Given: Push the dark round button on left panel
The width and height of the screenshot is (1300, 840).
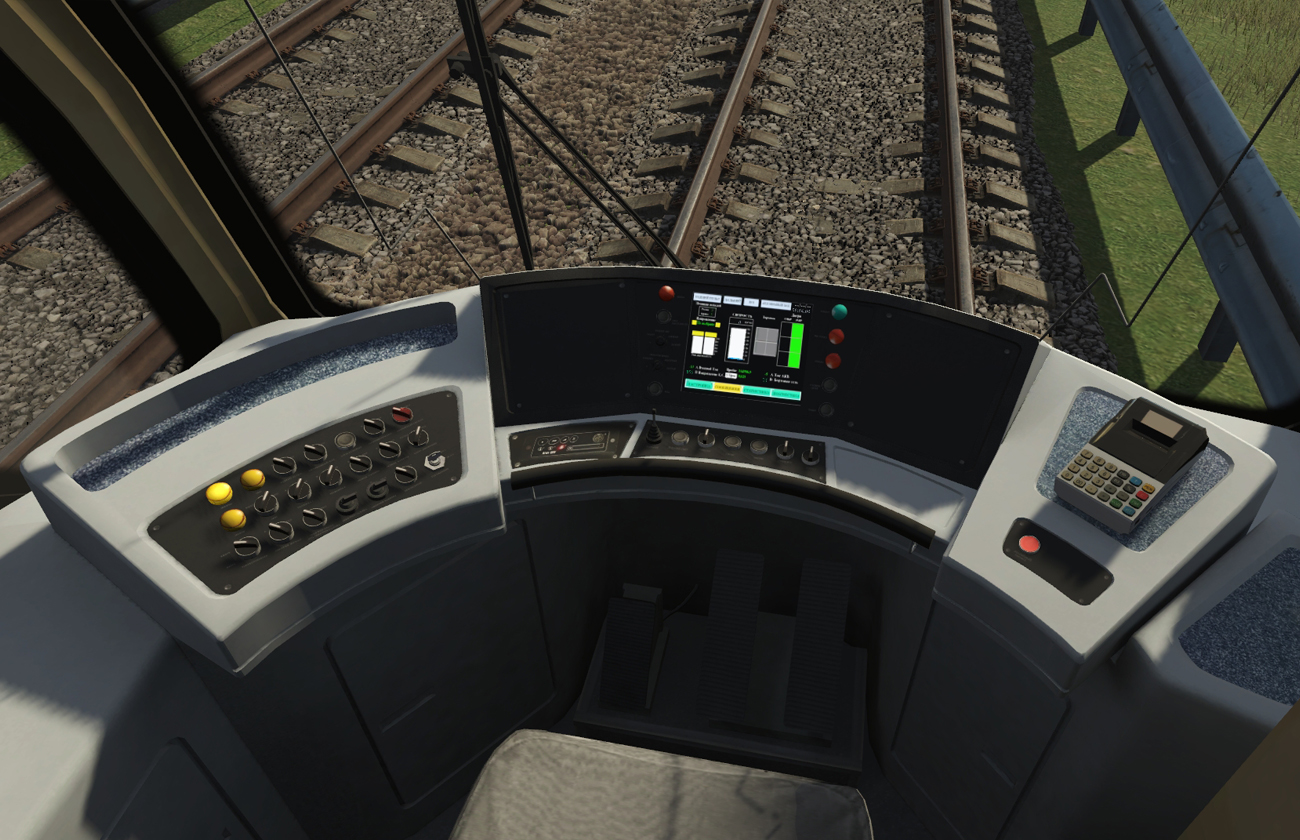Looking at the screenshot, I should pos(345,440).
